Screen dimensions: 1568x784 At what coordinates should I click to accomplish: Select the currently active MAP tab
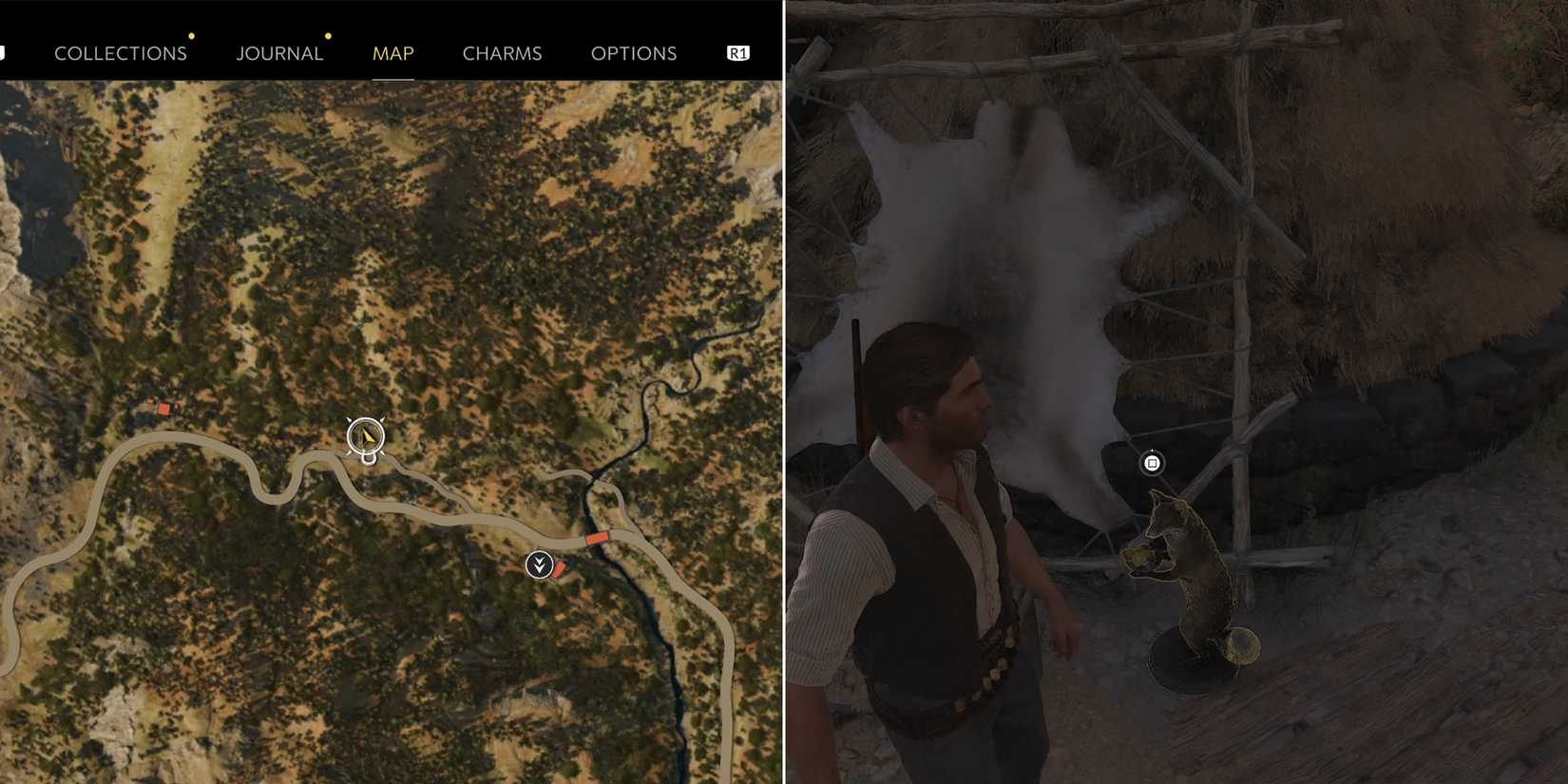392,53
